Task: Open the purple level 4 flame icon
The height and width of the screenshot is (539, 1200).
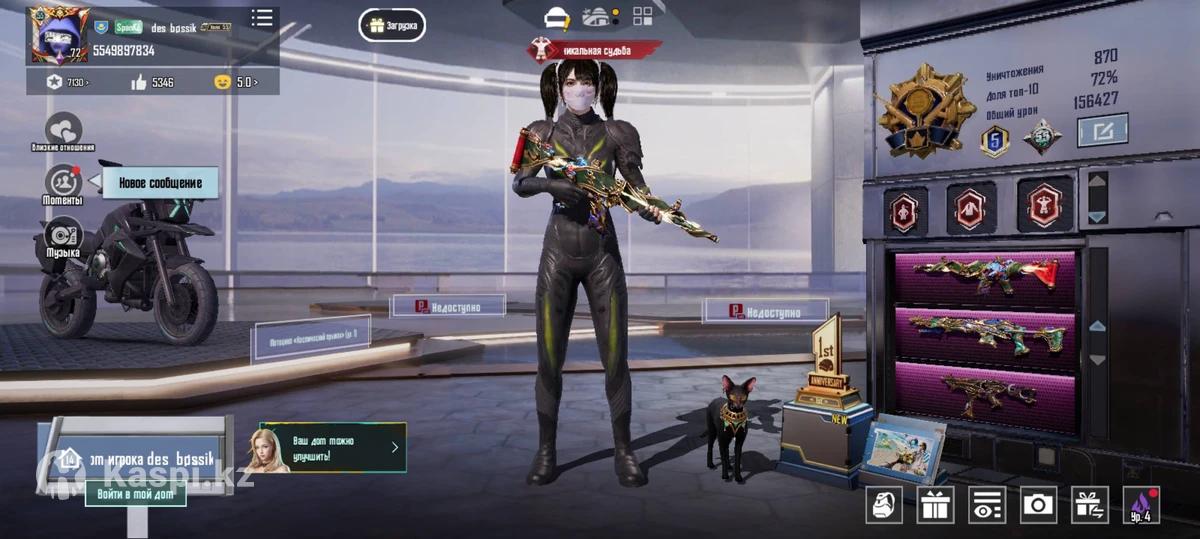Action: (x=1141, y=505)
